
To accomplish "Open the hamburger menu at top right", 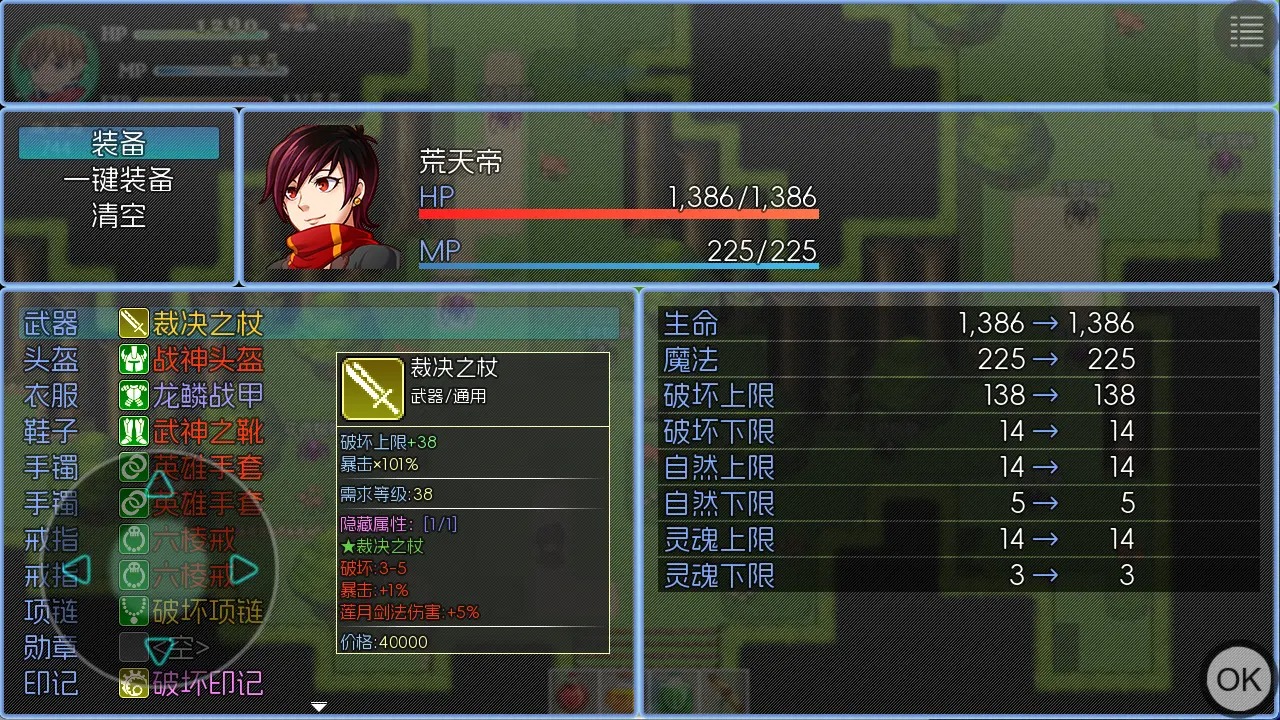I will (1246, 31).
